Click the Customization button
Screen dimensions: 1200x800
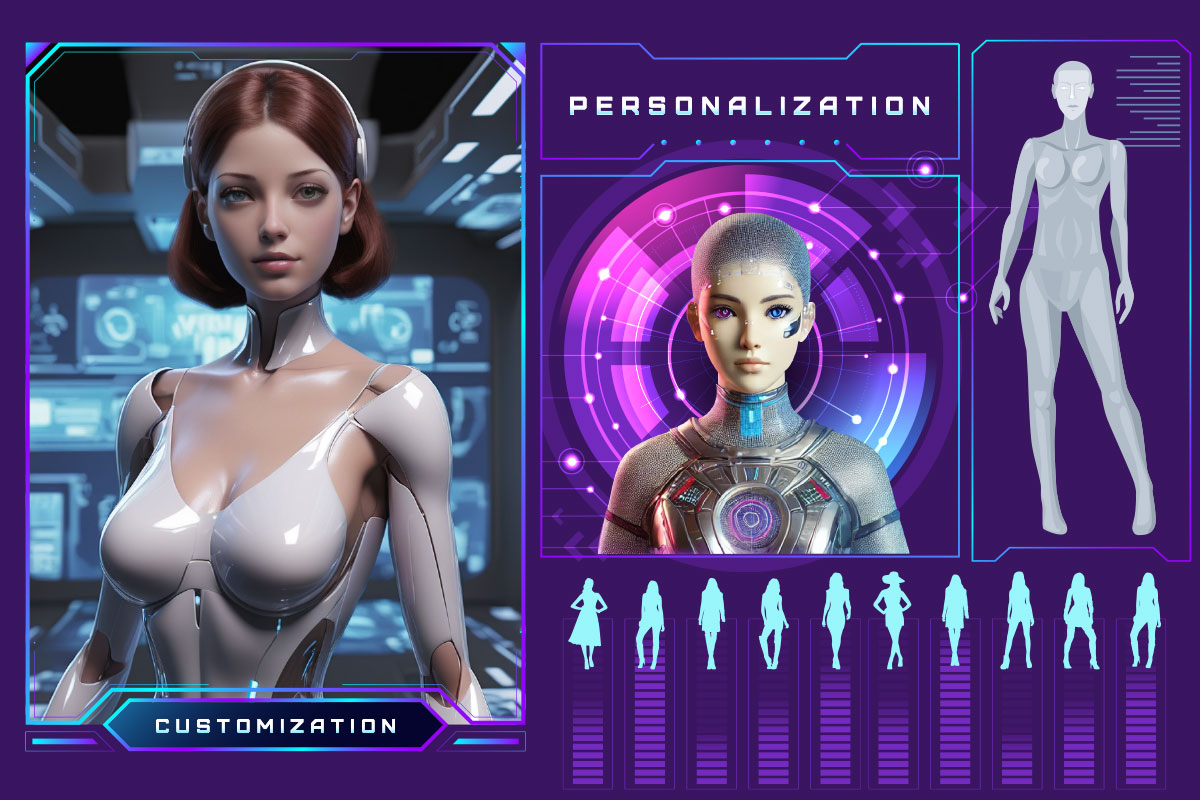pyautogui.click(x=275, y=725)
